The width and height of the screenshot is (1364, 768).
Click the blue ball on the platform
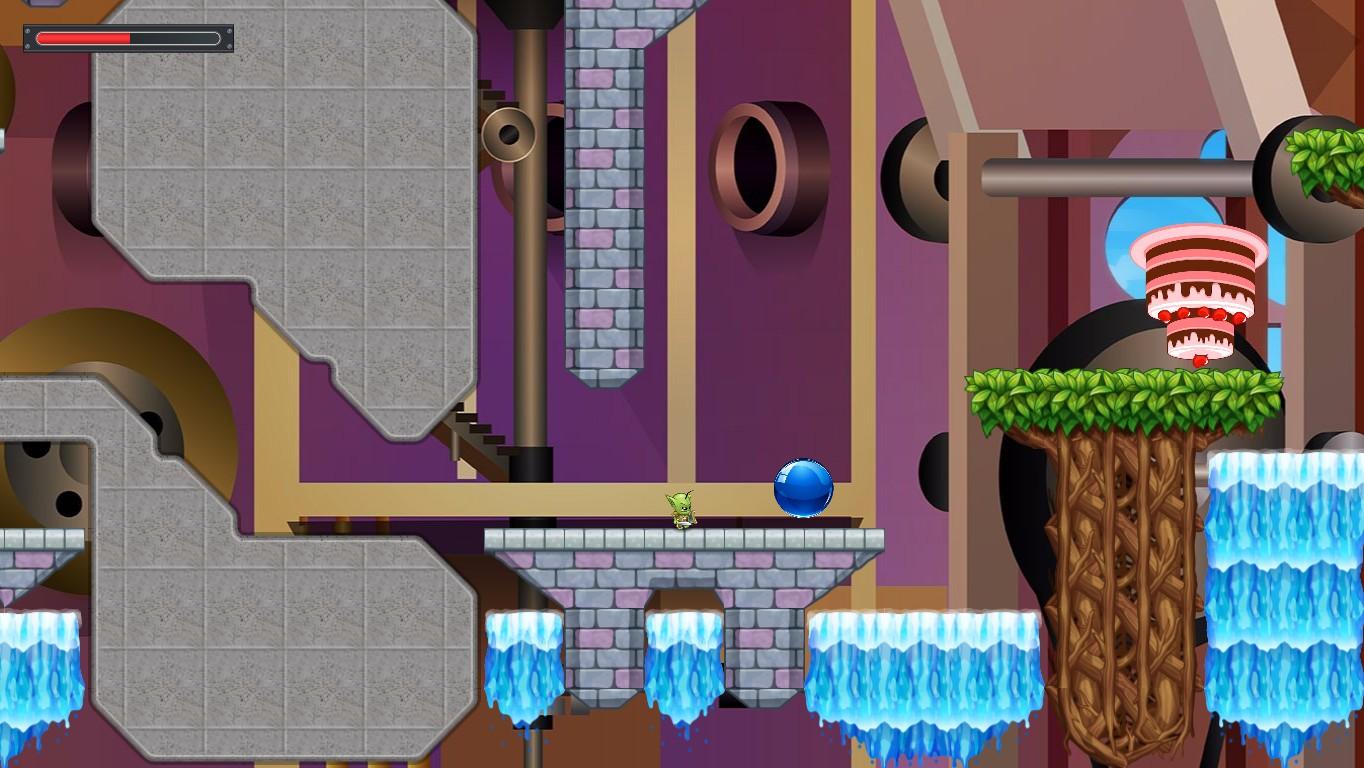click(x=805, y=490)
